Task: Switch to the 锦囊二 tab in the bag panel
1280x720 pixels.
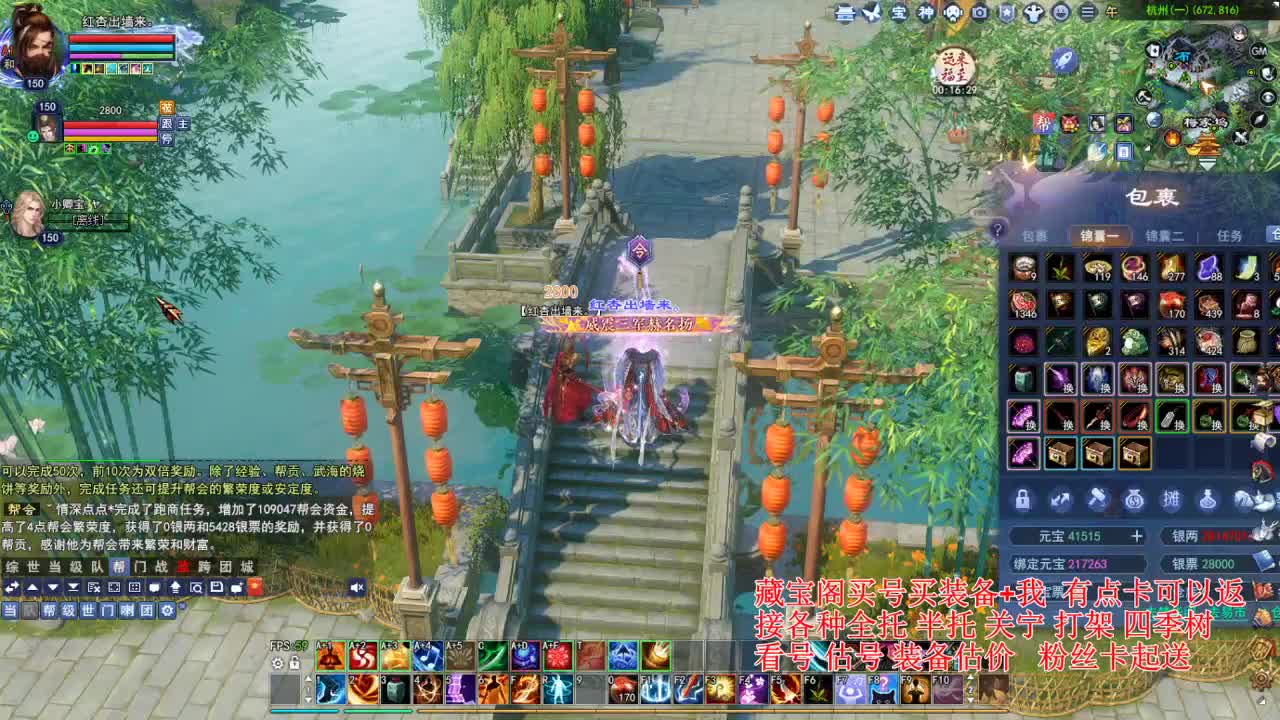Action: pyautogui.click(x=1164, y=235)
